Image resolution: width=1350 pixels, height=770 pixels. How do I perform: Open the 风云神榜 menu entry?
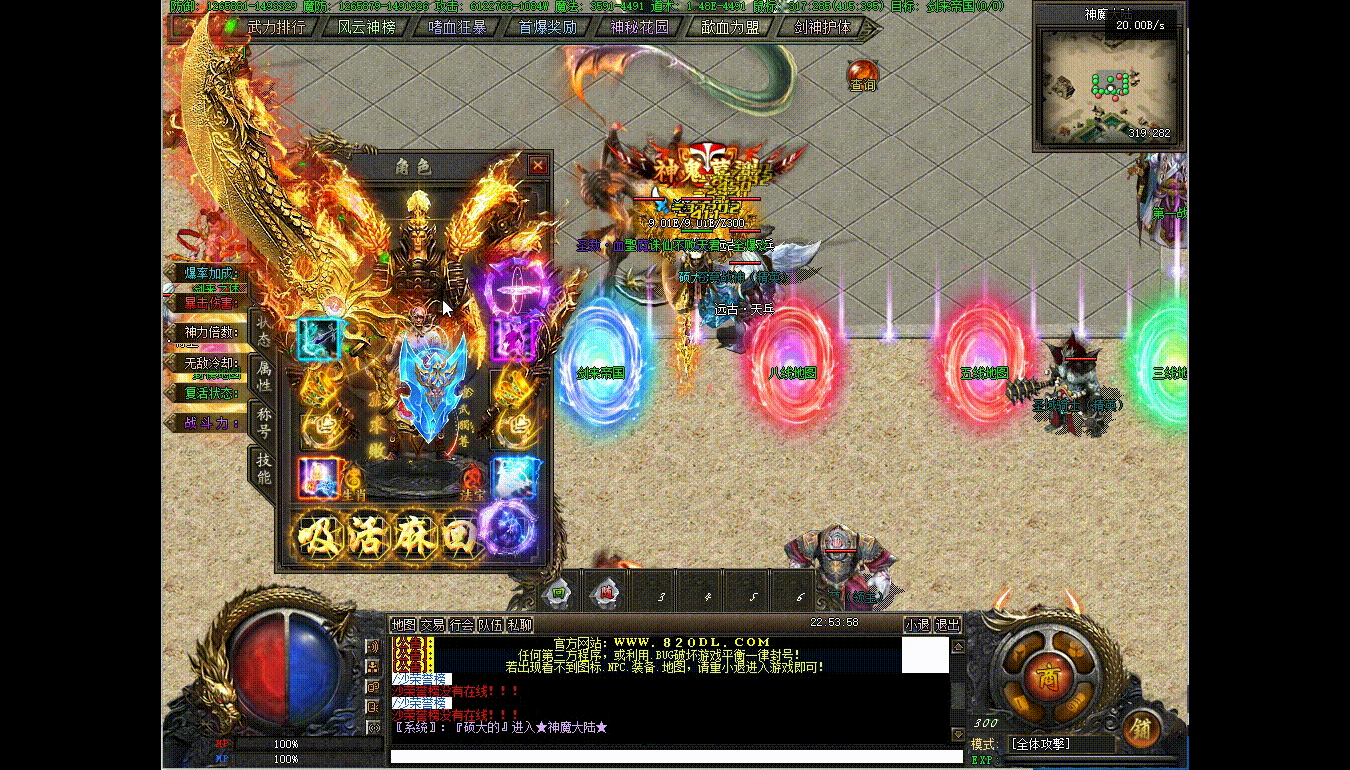click(x=367, y=28)
